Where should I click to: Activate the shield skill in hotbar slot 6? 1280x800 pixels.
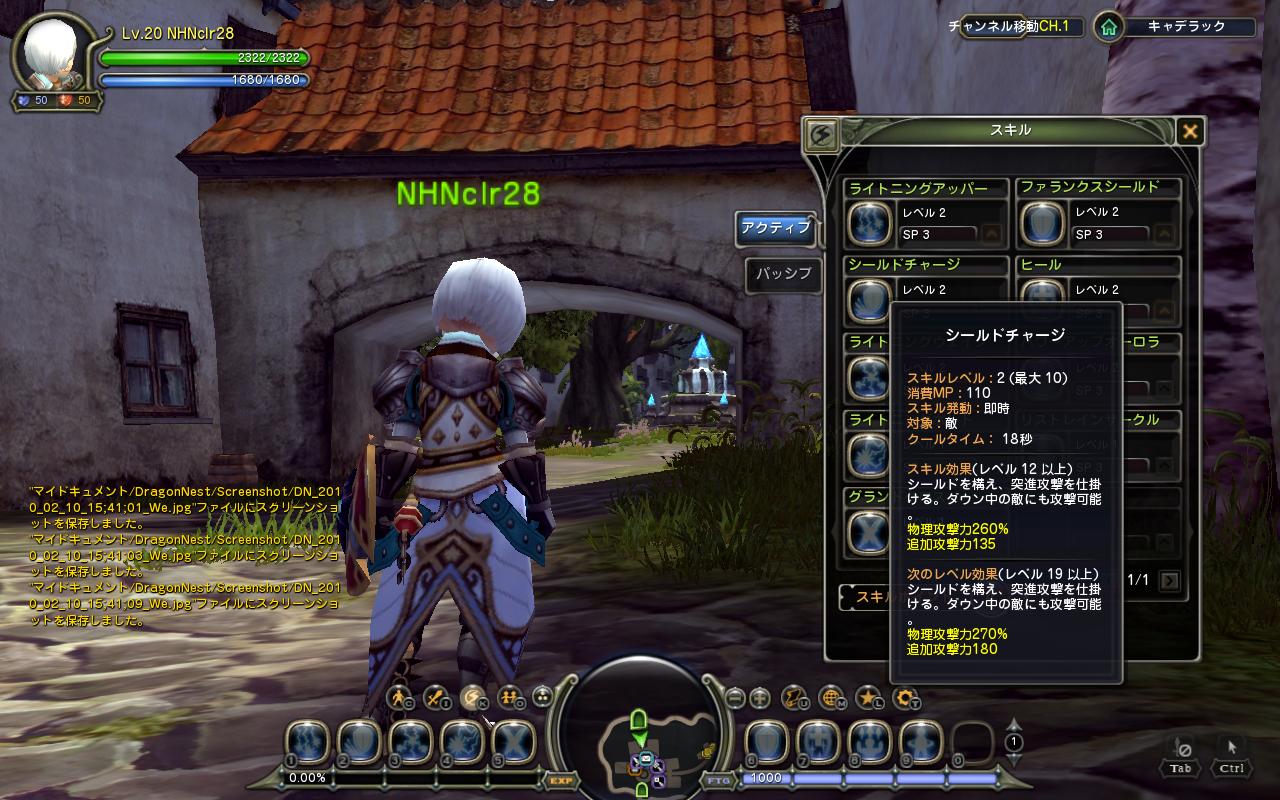pos(766,742)
